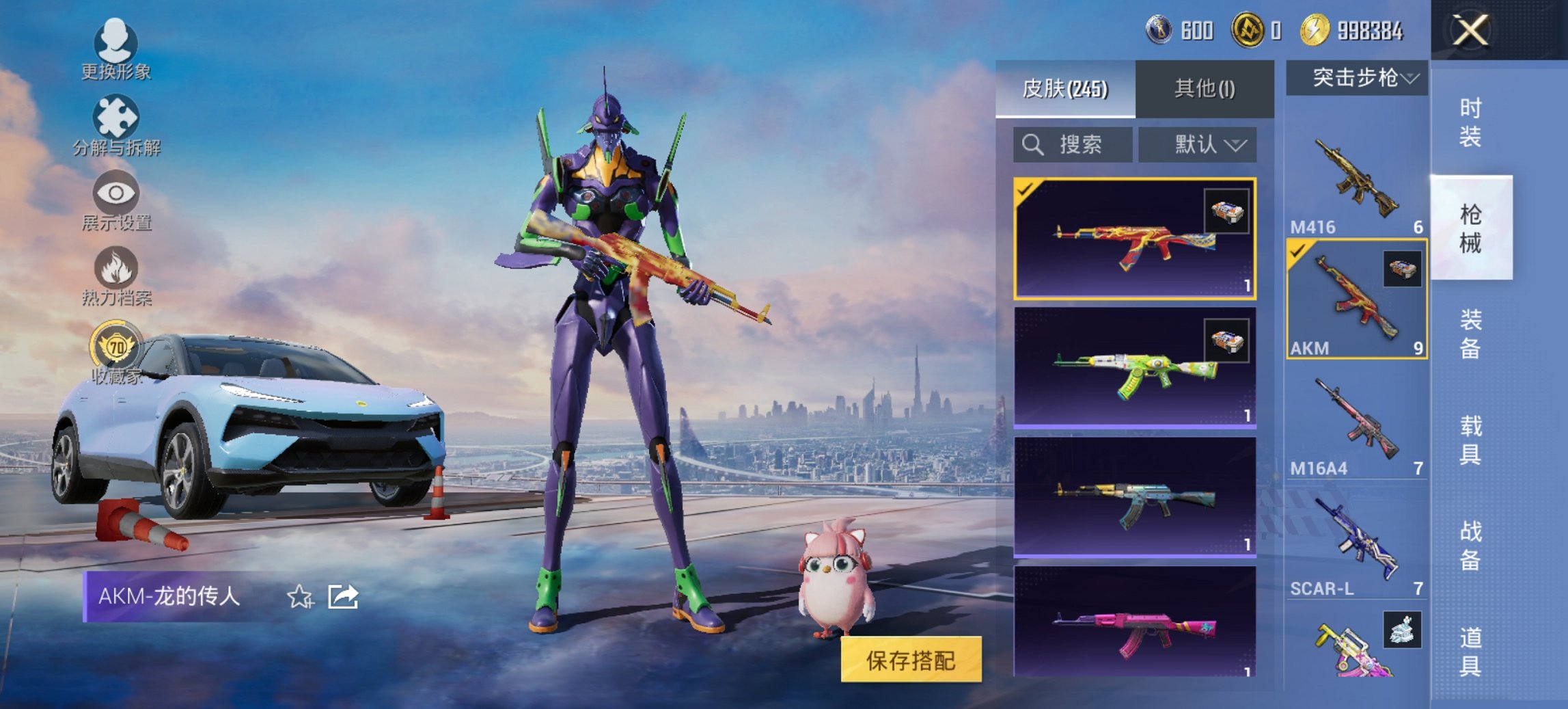Viewport: 1568px width, 709px height.
Task: Favorite the AKM skin with the star
Action: 299,597
